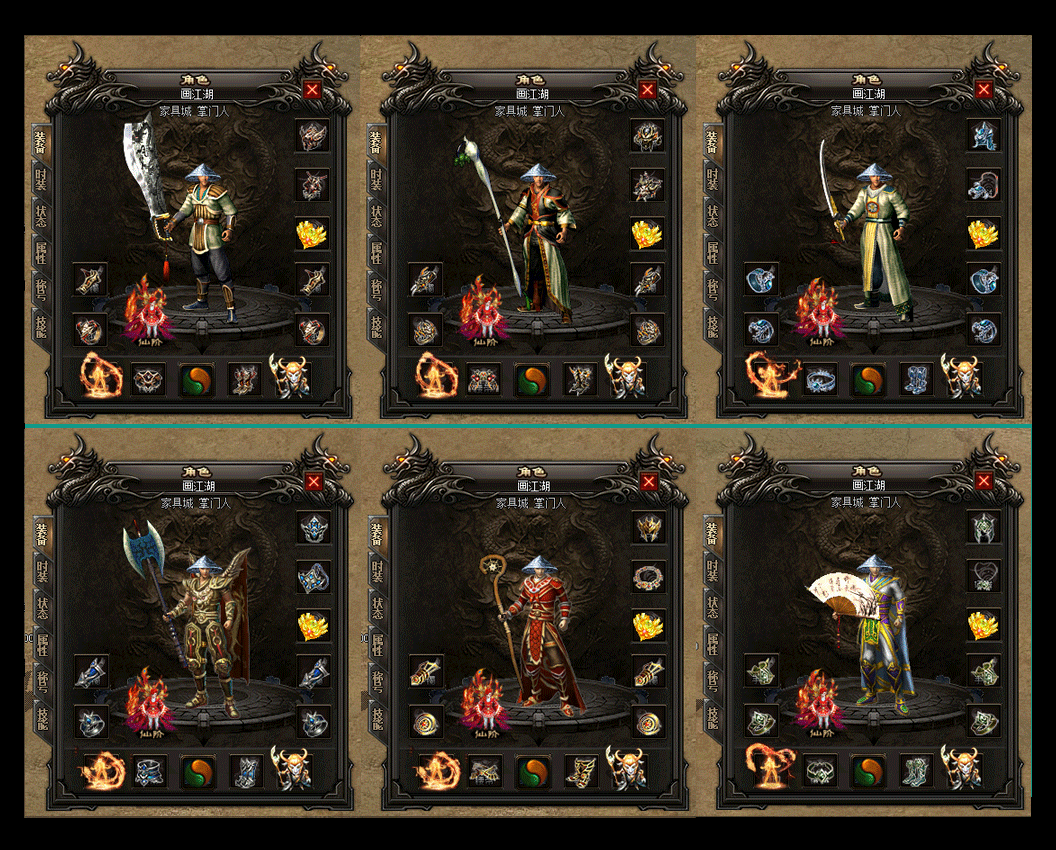Click the yin-yang slot in the paper fan panel
Image resolution: width=1056 pixels, height=850 pixels.
[x=867, y=772]
